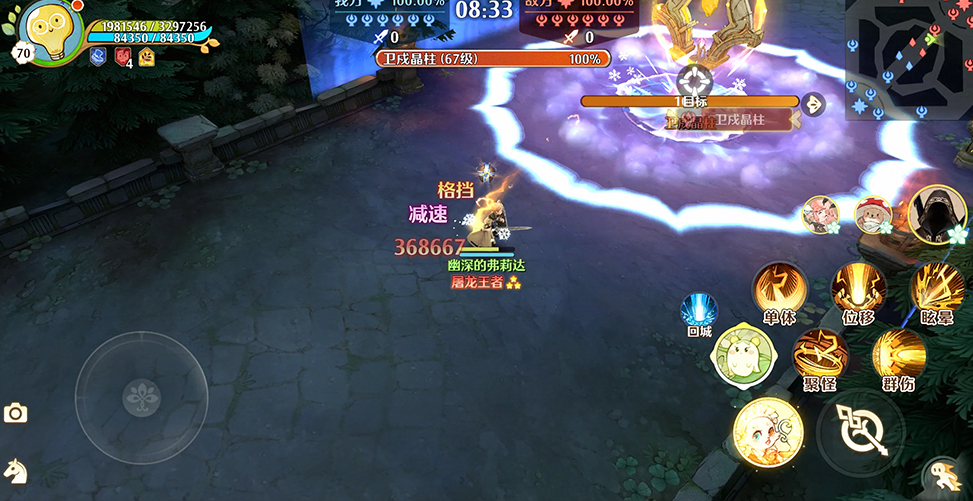
Task: Cast the 眩晕 stun skill
Action: tap(937, 289)
